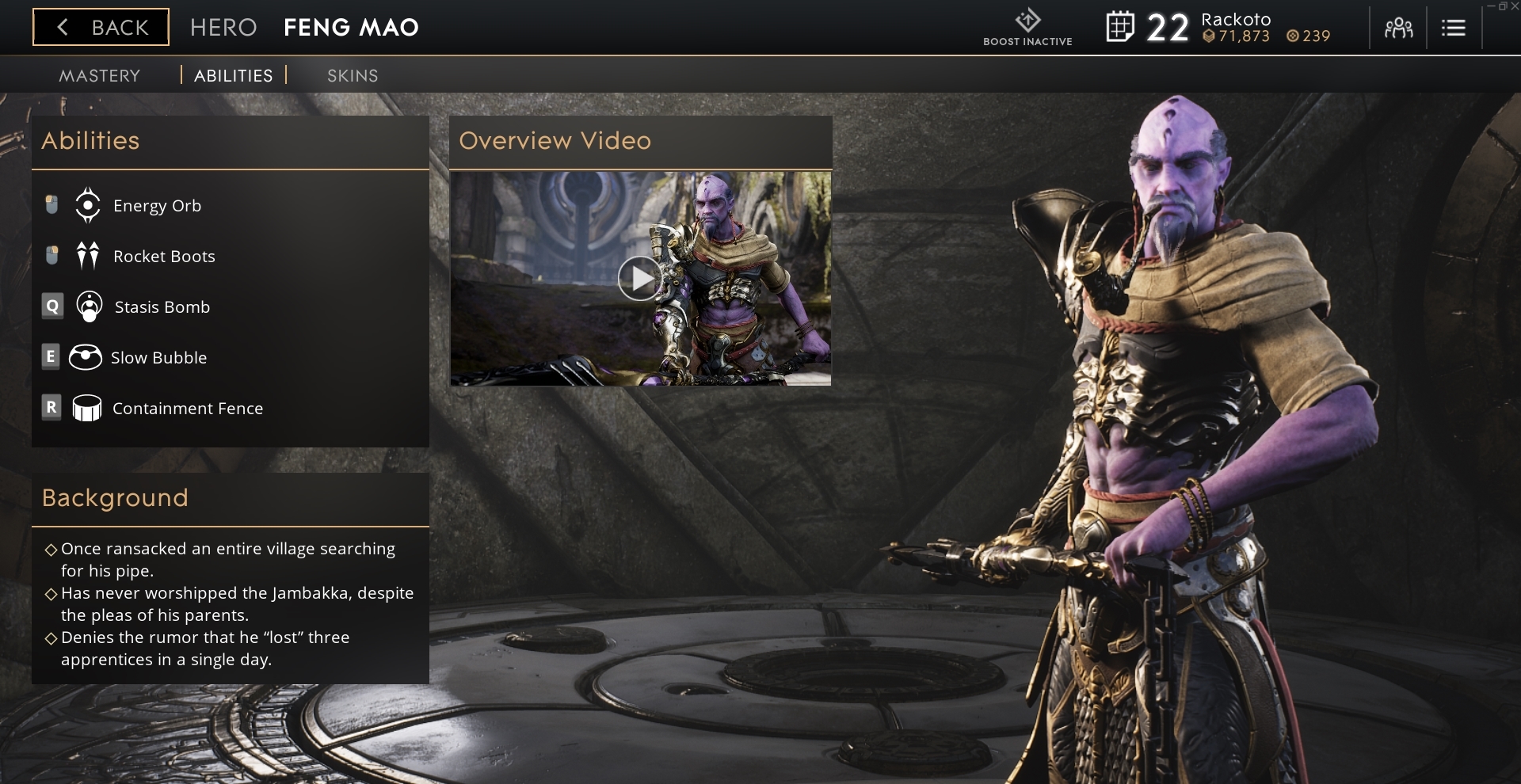Click the R keybind badge for Containment Fence
The height and width of the screenshot is (784, 1521).
point(51,408)
